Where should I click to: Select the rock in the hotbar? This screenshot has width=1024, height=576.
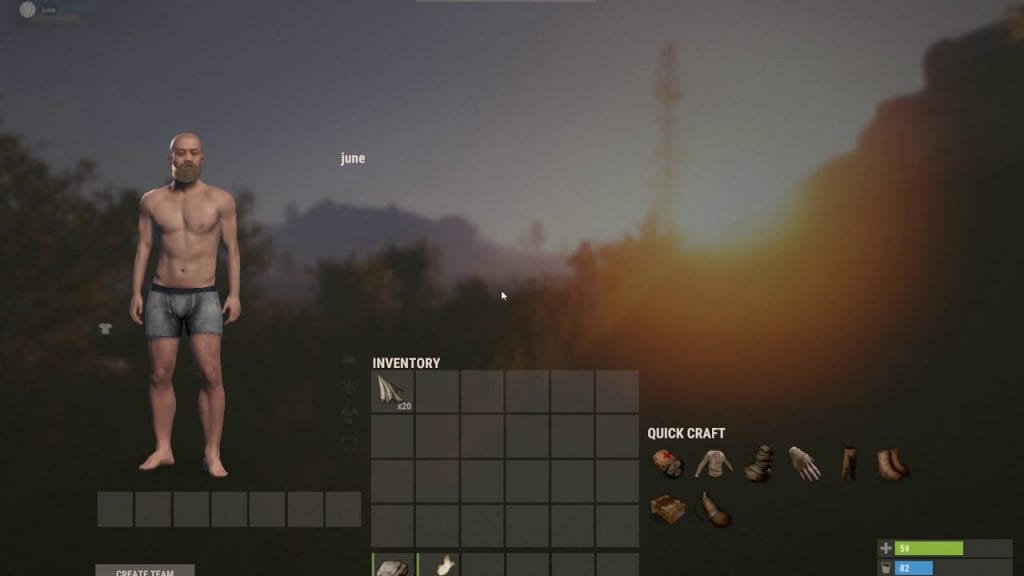[x=393, y=566]
